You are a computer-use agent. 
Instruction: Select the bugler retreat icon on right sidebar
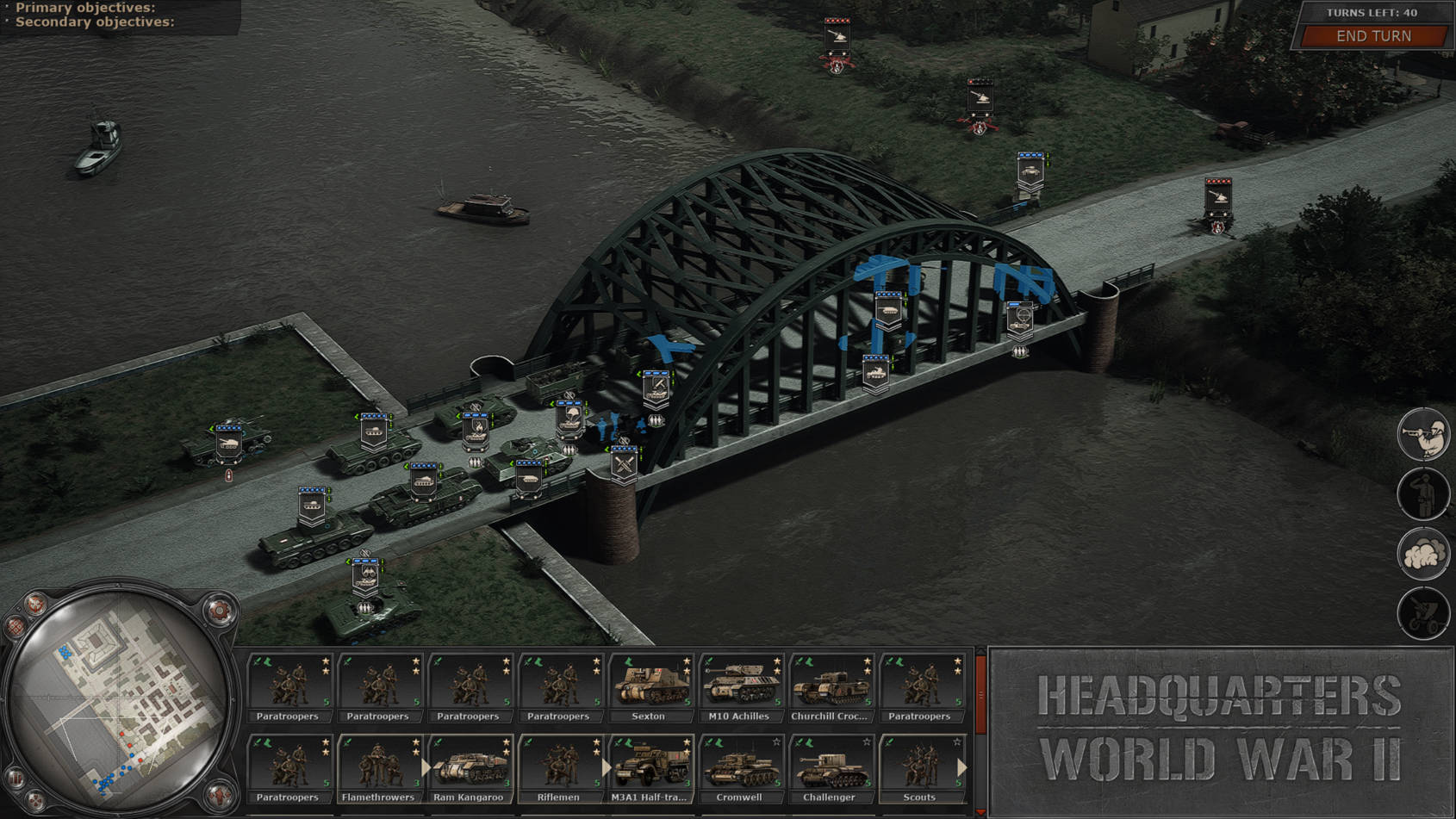[1424, 433]
